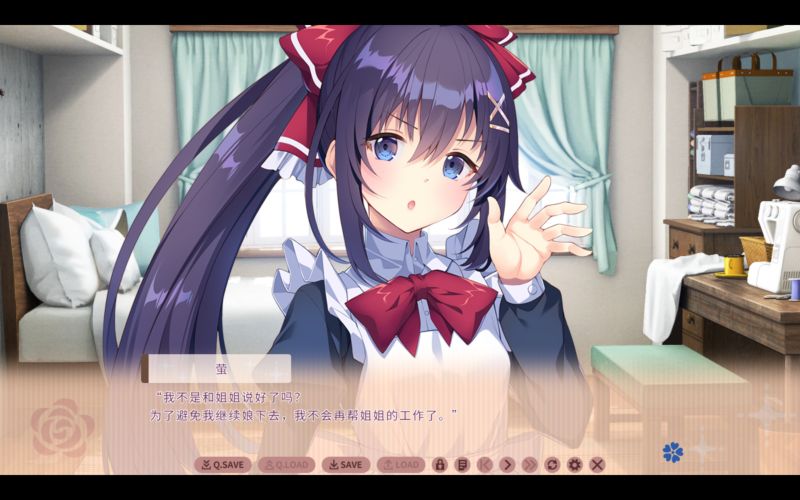Image resolution: width=800 pixels, height=500 pixels.
Task: Open the SAVE menu
Action: 346,464
